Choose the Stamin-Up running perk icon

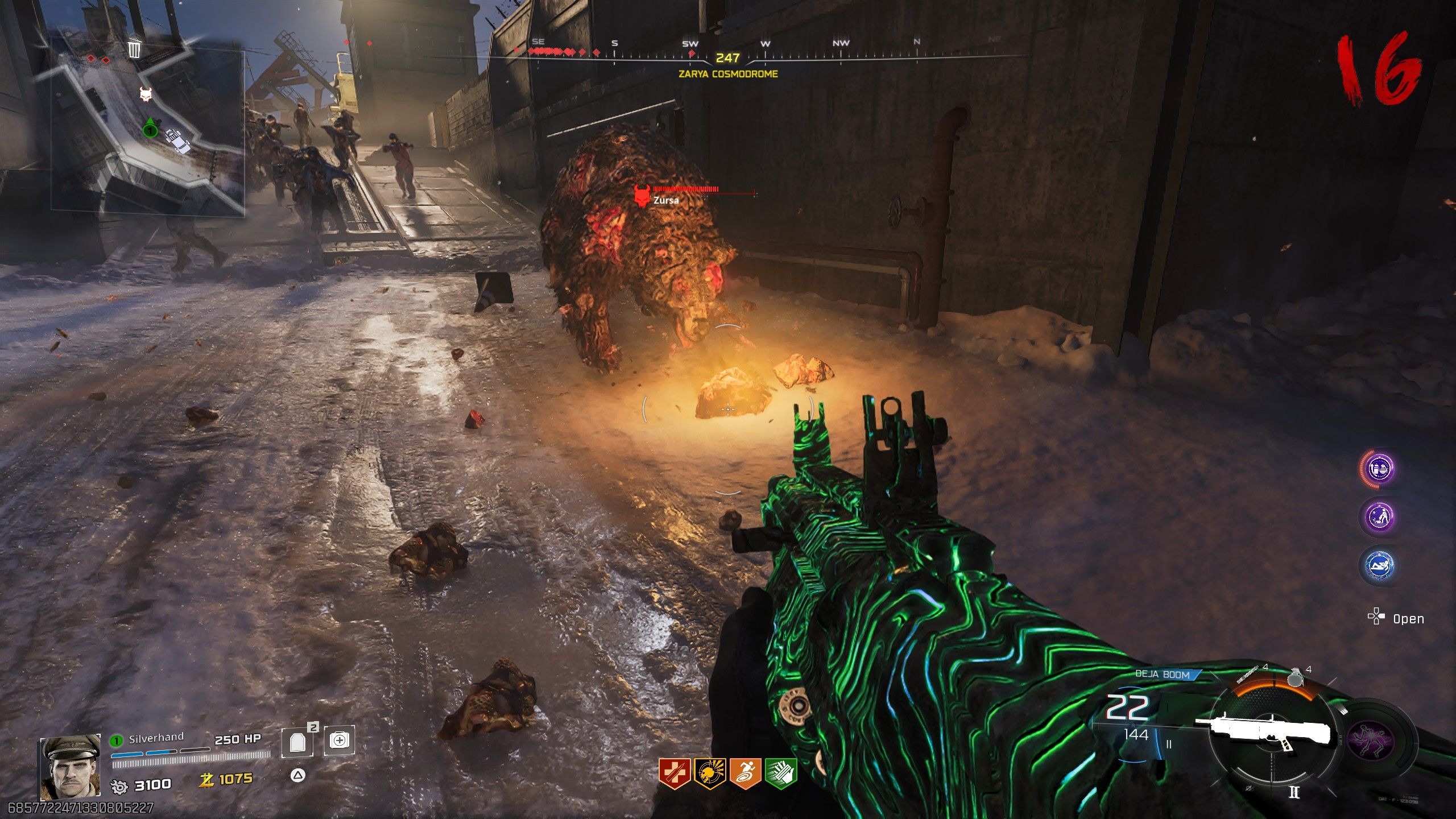(x=745, y=773)
